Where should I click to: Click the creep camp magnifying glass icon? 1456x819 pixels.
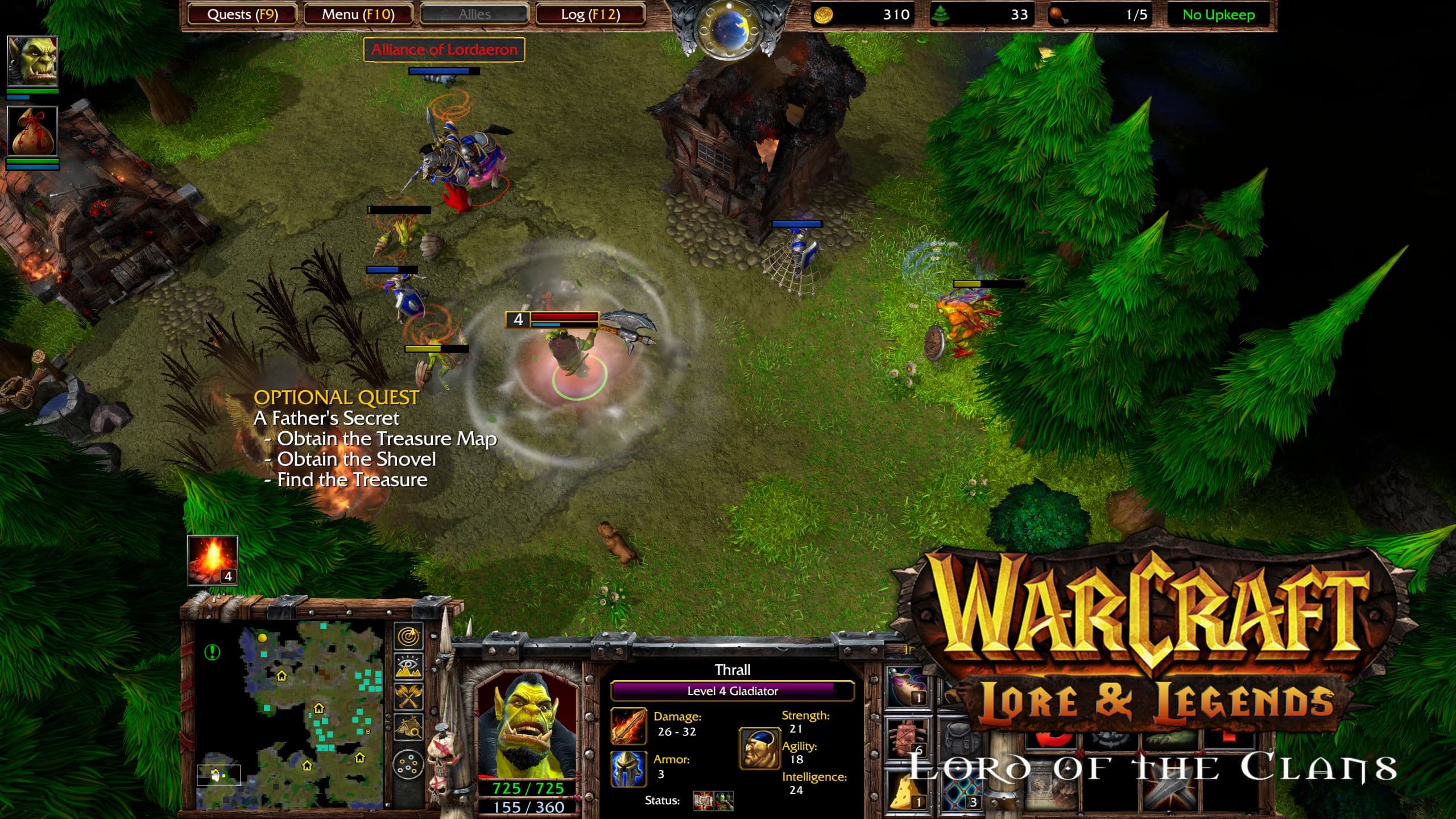[408, 727]
